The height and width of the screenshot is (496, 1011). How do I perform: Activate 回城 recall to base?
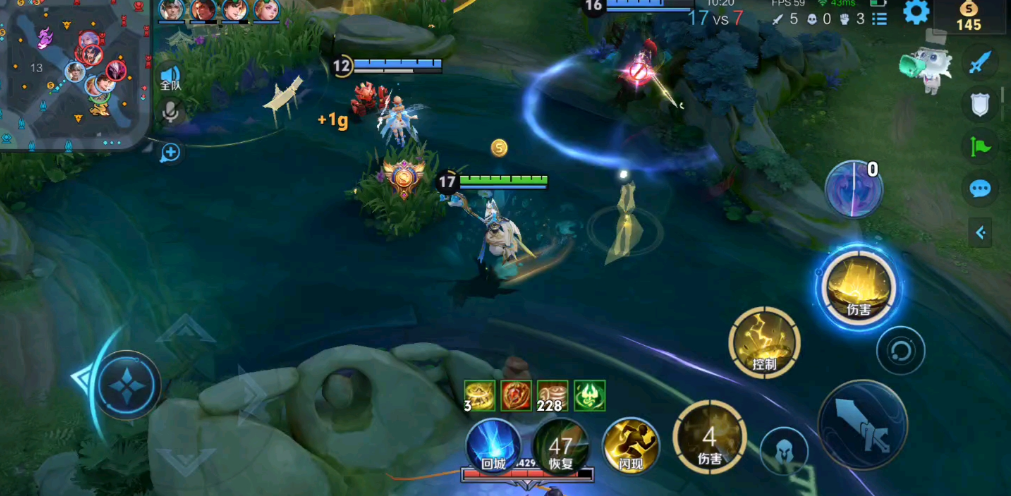pyautogui.click(x=493, y=444)
